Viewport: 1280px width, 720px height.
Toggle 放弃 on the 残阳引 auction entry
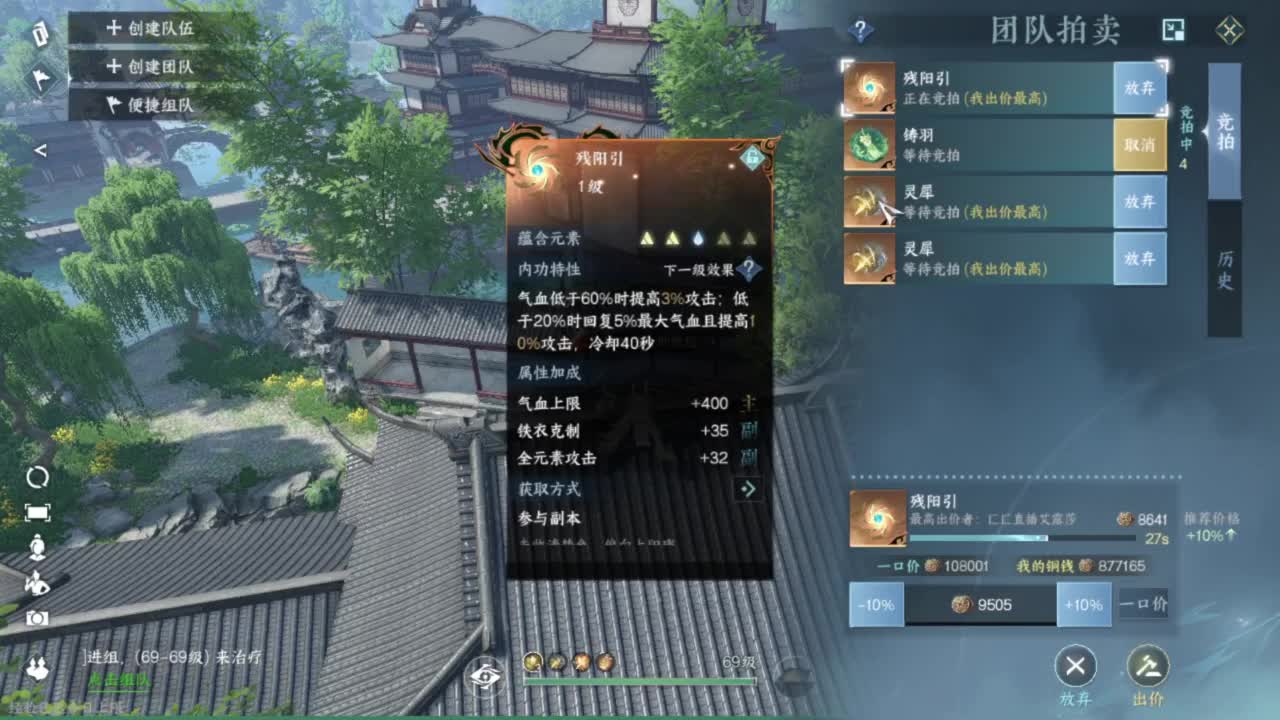tap(1140, 88)
